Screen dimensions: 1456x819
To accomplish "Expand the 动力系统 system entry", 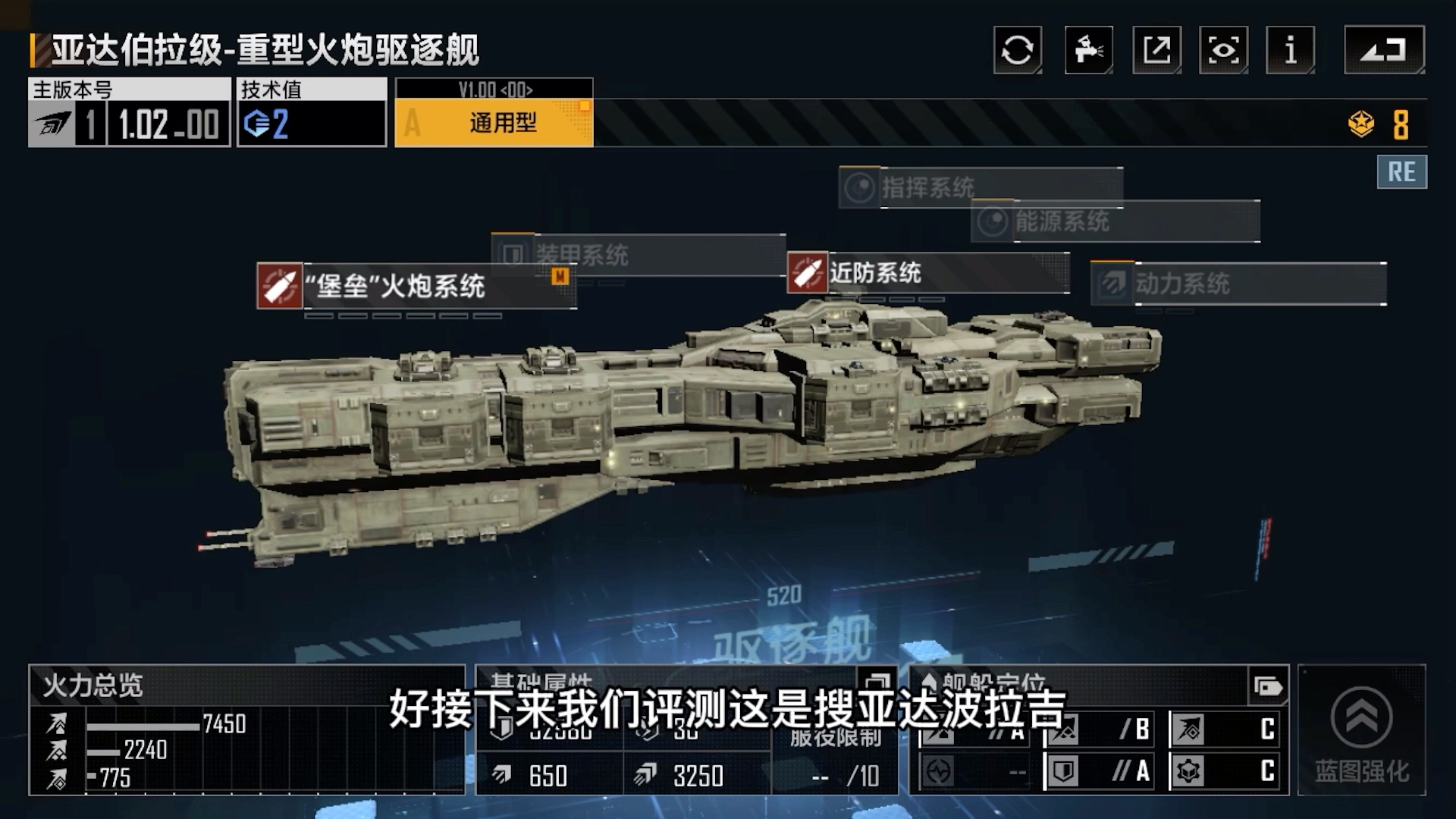I will [1183, 284].
